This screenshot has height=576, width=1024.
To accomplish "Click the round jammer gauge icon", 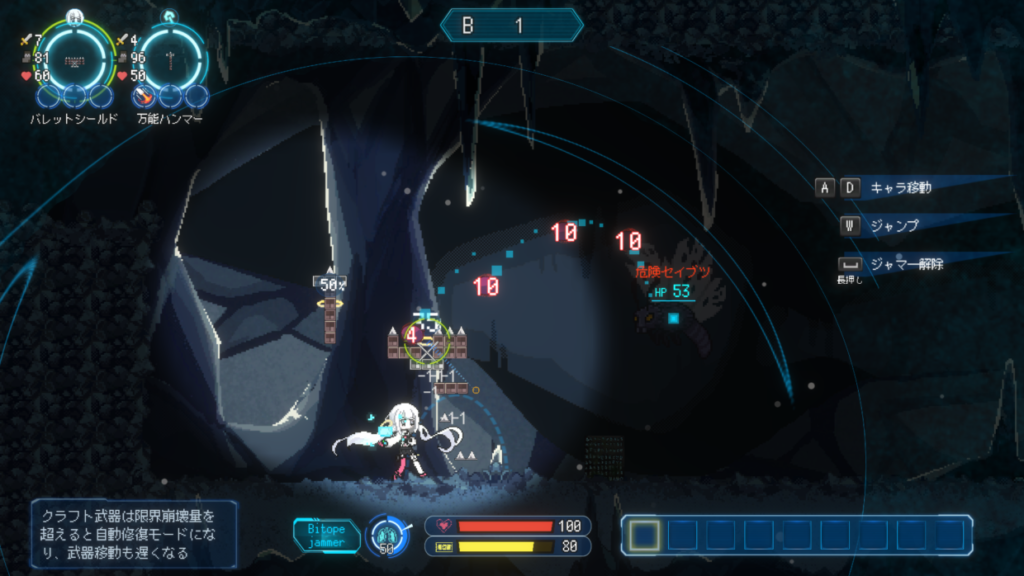I will coord(387,535).
